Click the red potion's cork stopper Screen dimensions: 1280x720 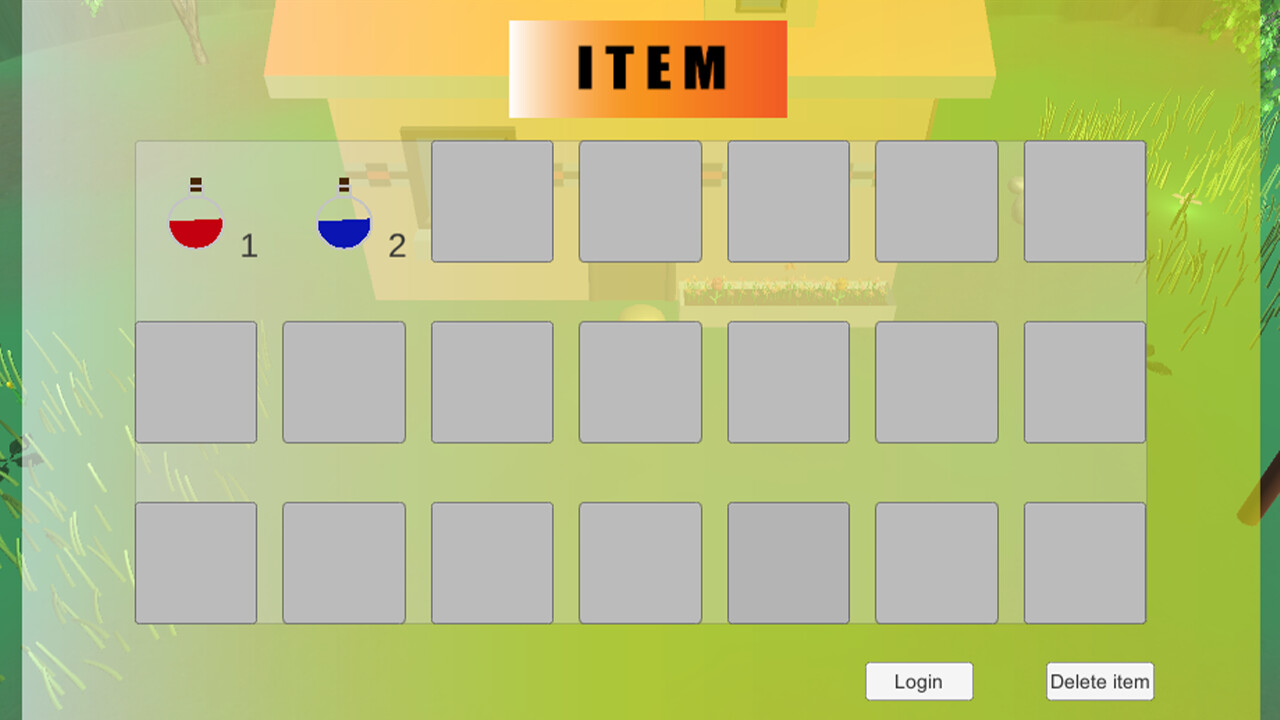pos(195,185)
